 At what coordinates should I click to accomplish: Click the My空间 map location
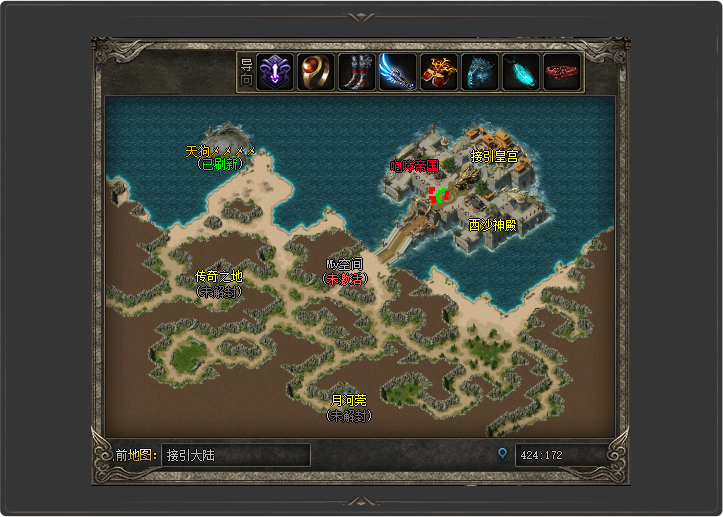(343, 265)
